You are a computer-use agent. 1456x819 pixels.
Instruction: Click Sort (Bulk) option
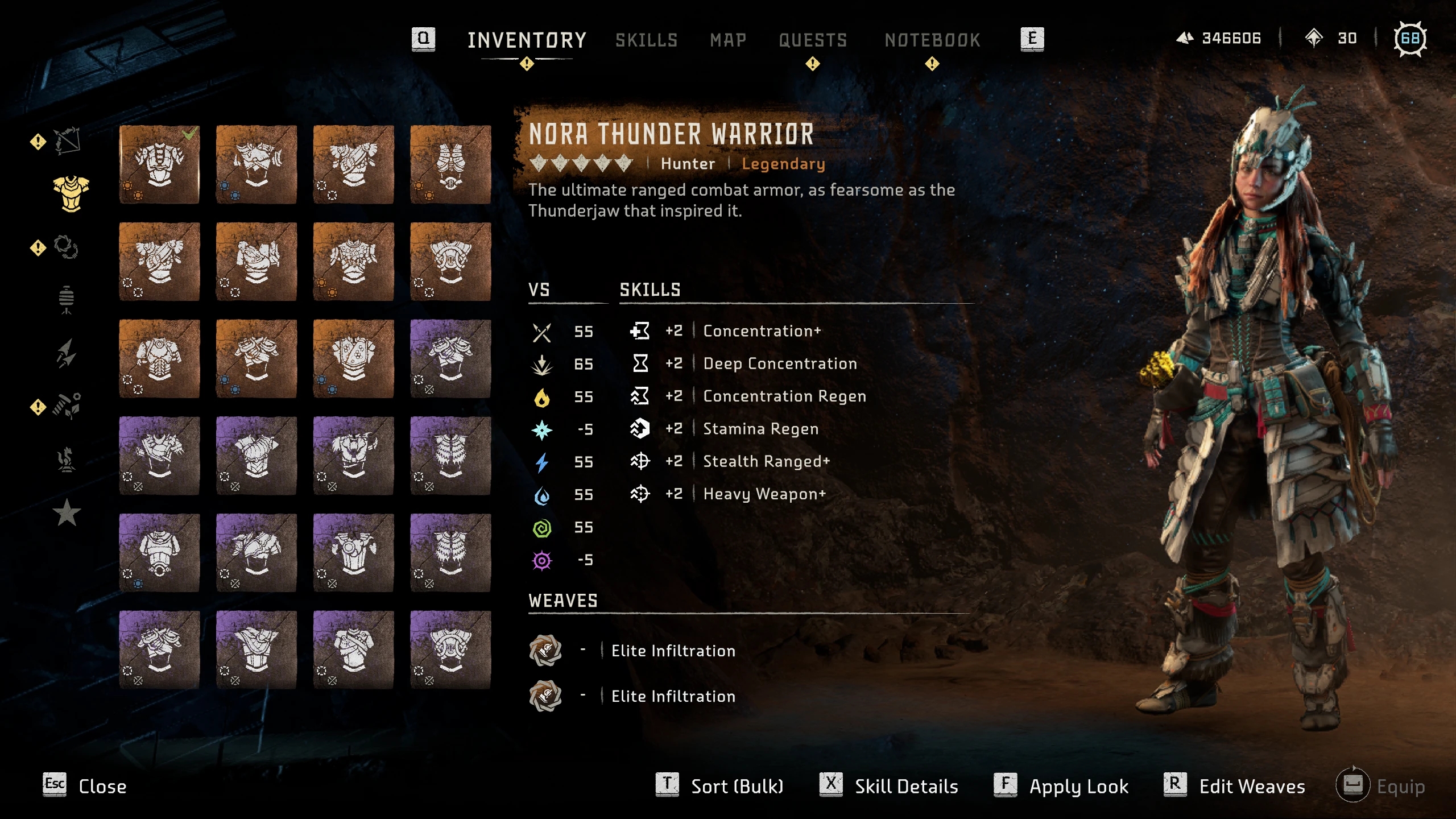(721, 786)
